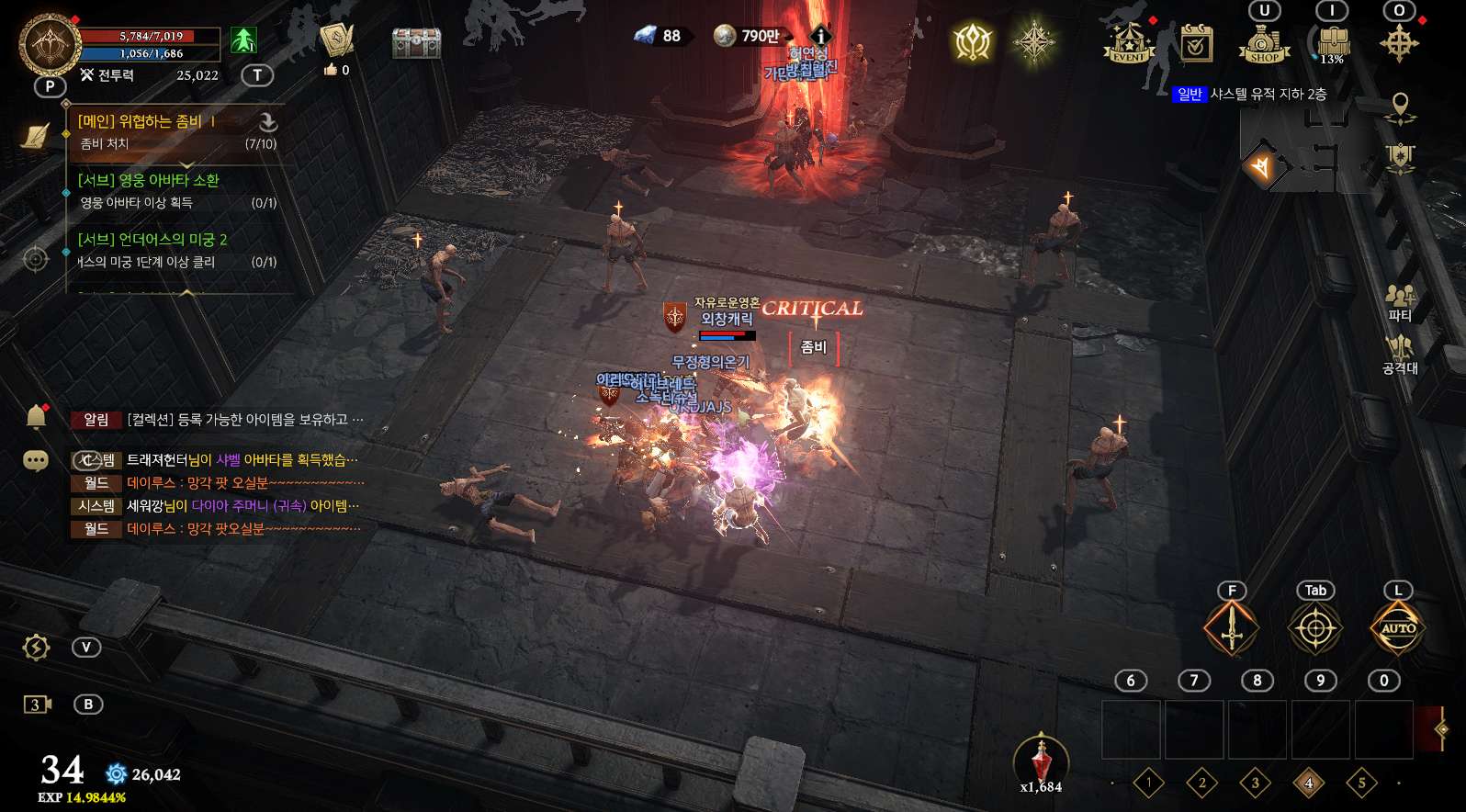Activate the crosshair target button
Viewport: 1466px width, 812px height.
coord(1314,629)
